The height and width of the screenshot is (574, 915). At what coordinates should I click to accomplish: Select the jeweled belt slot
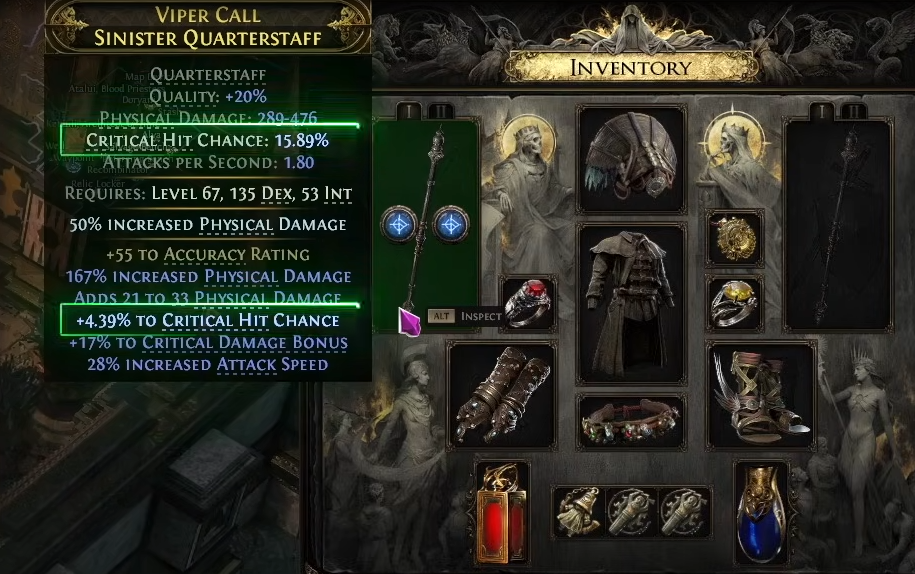pyautogui.click(x=631, y=424)
